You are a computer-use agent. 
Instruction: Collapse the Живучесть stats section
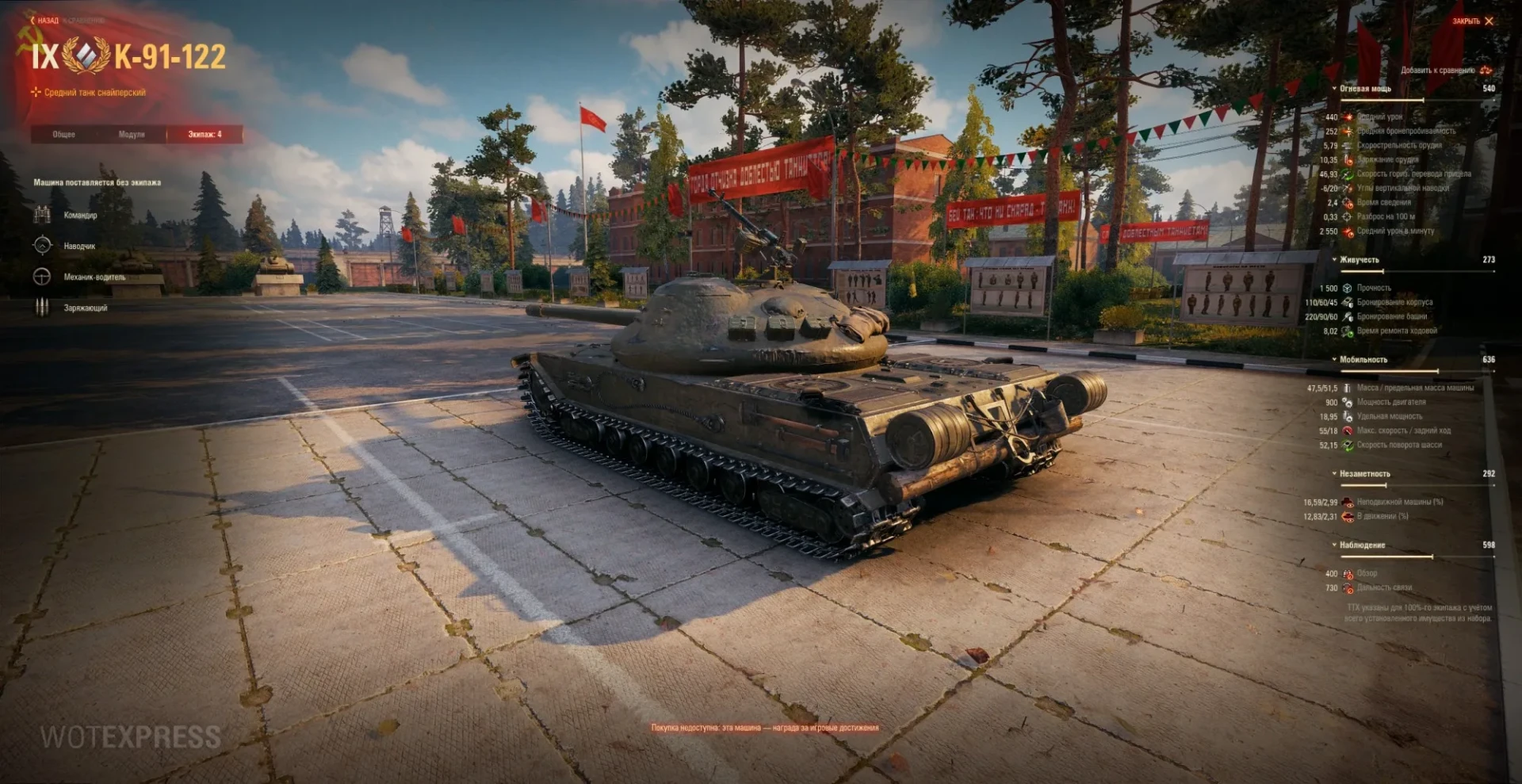1359,260
